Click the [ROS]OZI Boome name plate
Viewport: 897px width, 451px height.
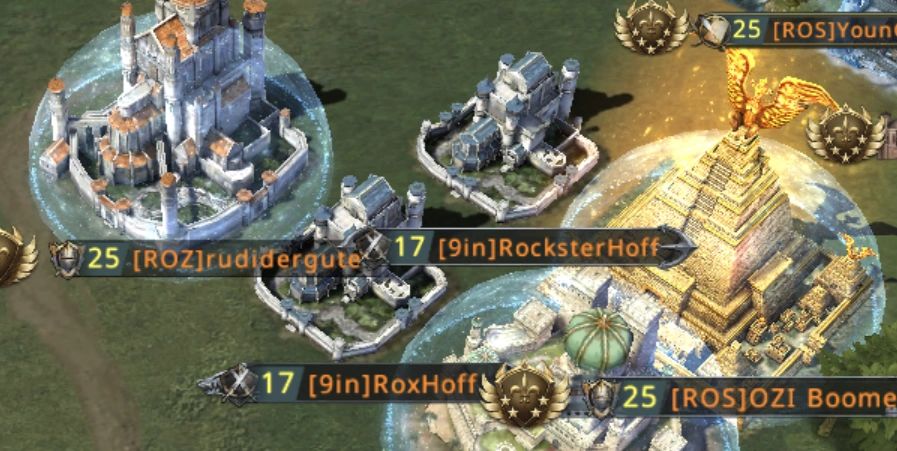coord(780,399)
